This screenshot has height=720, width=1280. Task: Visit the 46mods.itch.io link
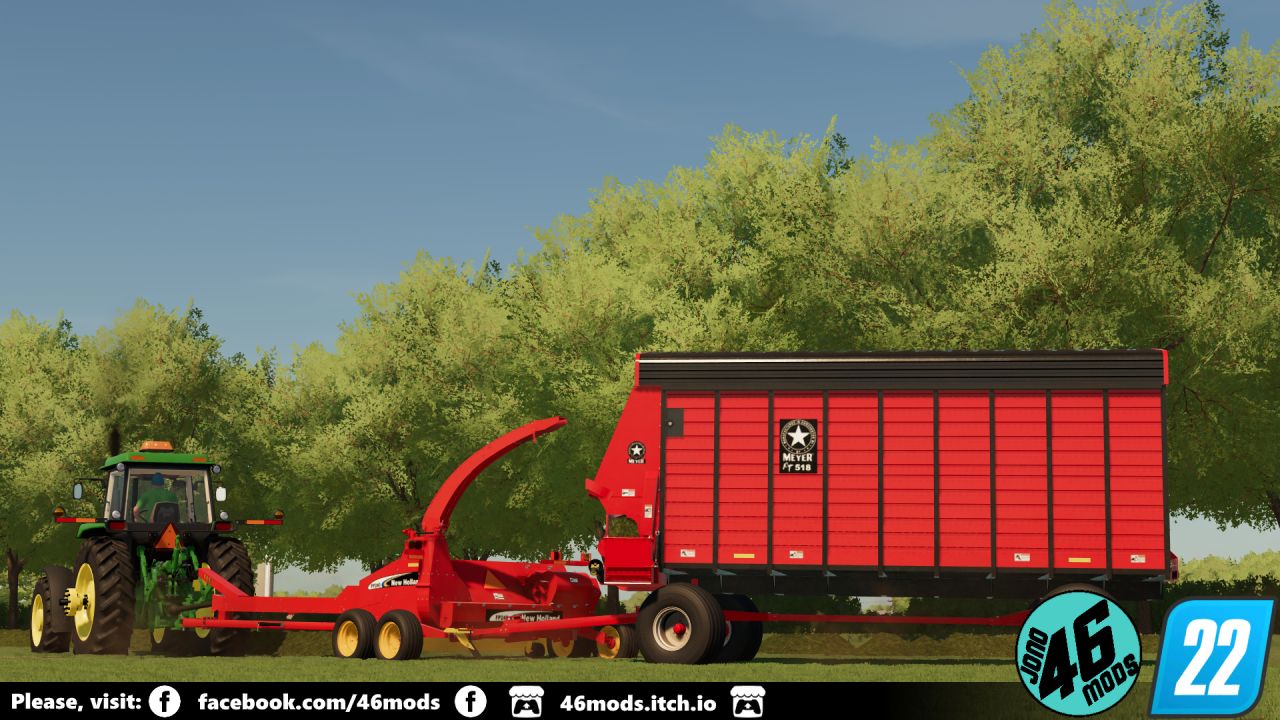point(637,702)
